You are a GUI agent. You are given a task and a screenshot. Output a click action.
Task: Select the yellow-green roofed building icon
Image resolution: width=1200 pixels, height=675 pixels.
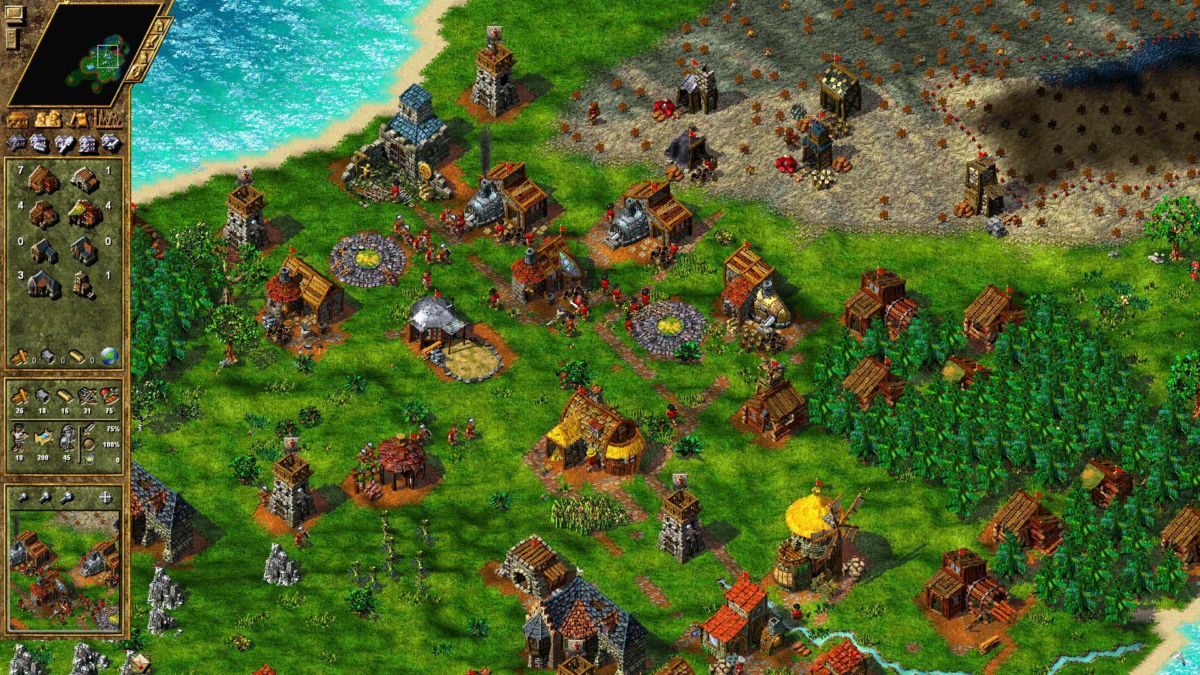pos(85,213)
